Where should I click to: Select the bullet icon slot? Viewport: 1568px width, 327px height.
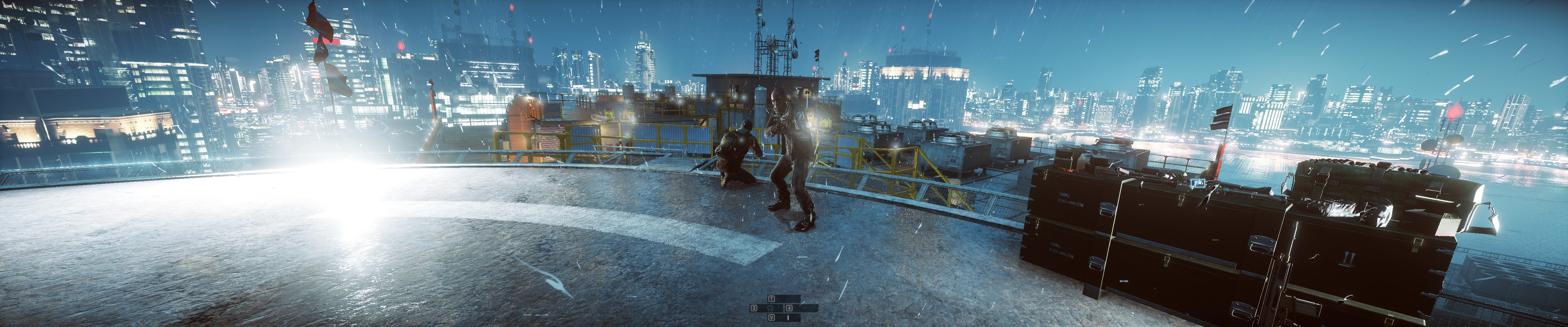click(788, 317)
